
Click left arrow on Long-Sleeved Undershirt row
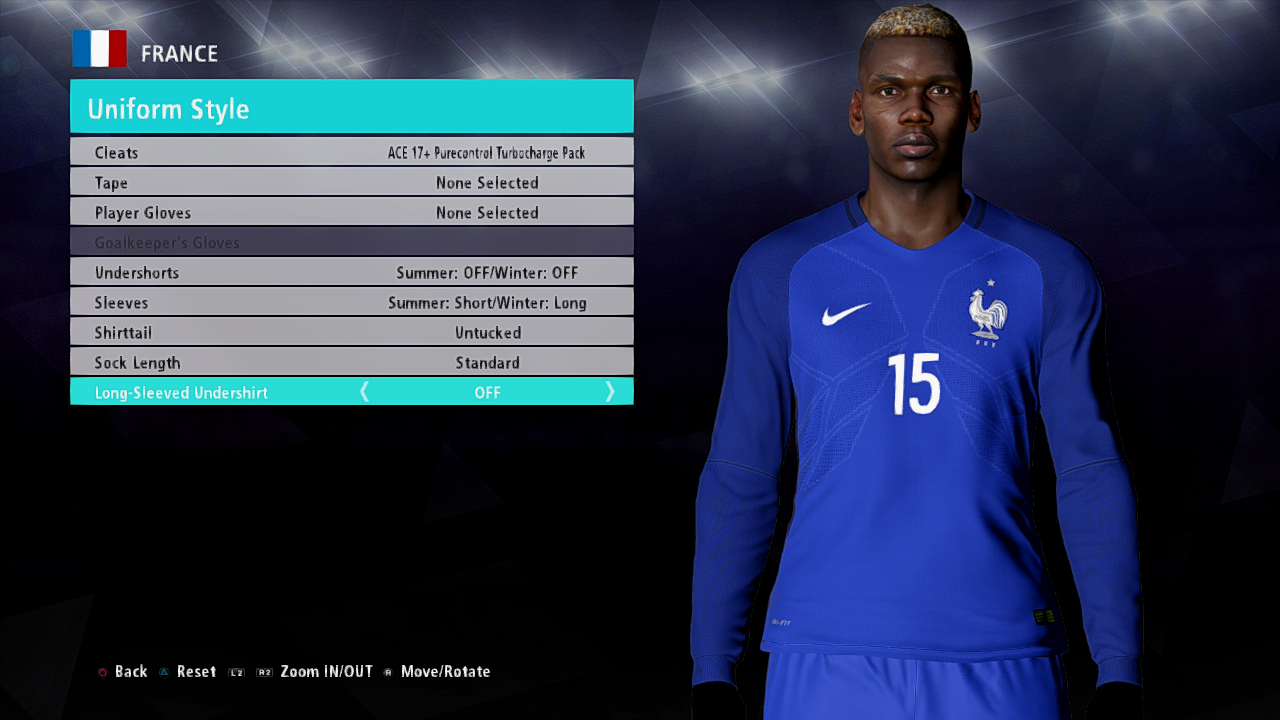pyautogui.click(x=364, y=392)
